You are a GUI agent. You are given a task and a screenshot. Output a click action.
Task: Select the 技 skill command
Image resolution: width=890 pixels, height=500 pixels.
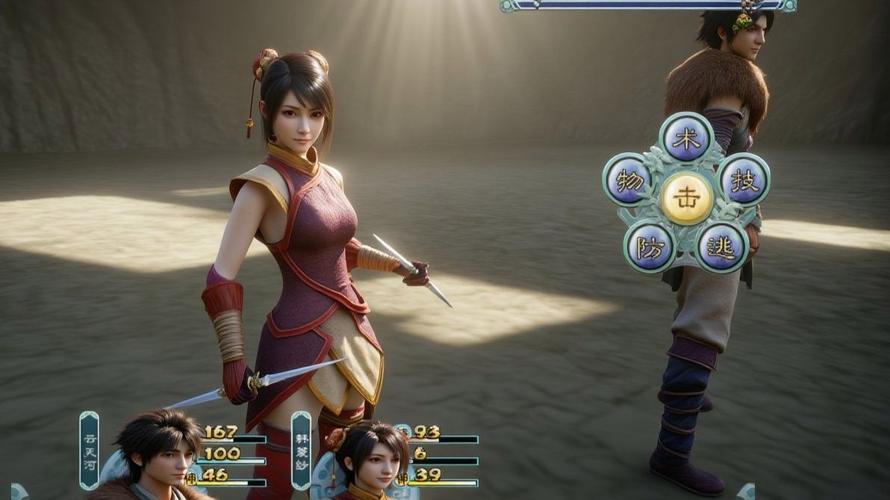pyautogui.click(x=744, y=180)
